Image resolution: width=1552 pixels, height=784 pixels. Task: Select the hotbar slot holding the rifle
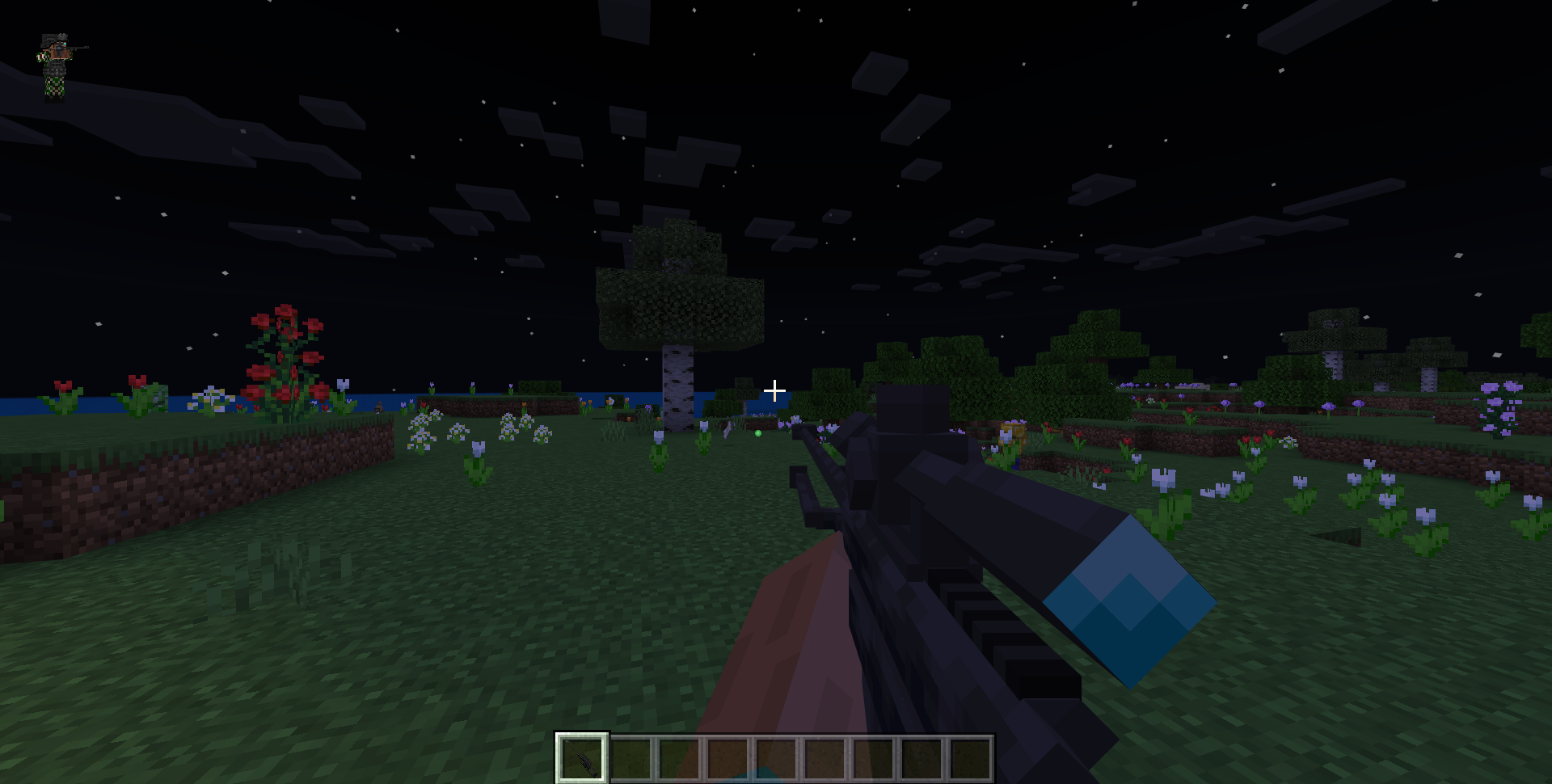click(x=582, y=758)
